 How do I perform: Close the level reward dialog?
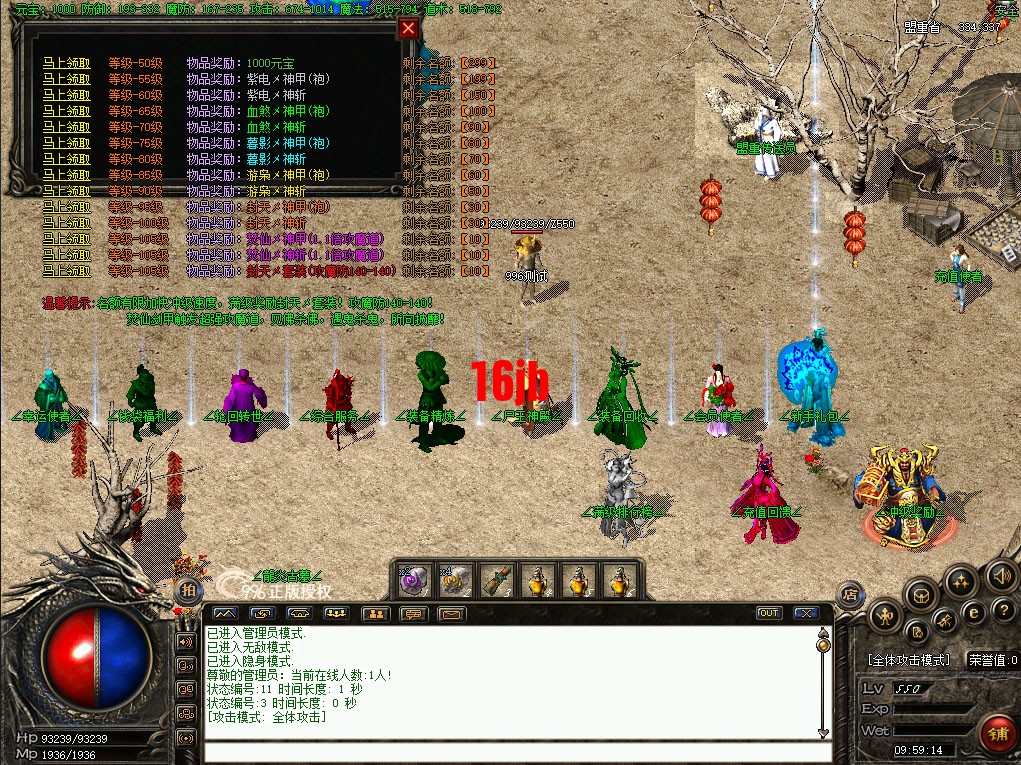tap(407, 28)
